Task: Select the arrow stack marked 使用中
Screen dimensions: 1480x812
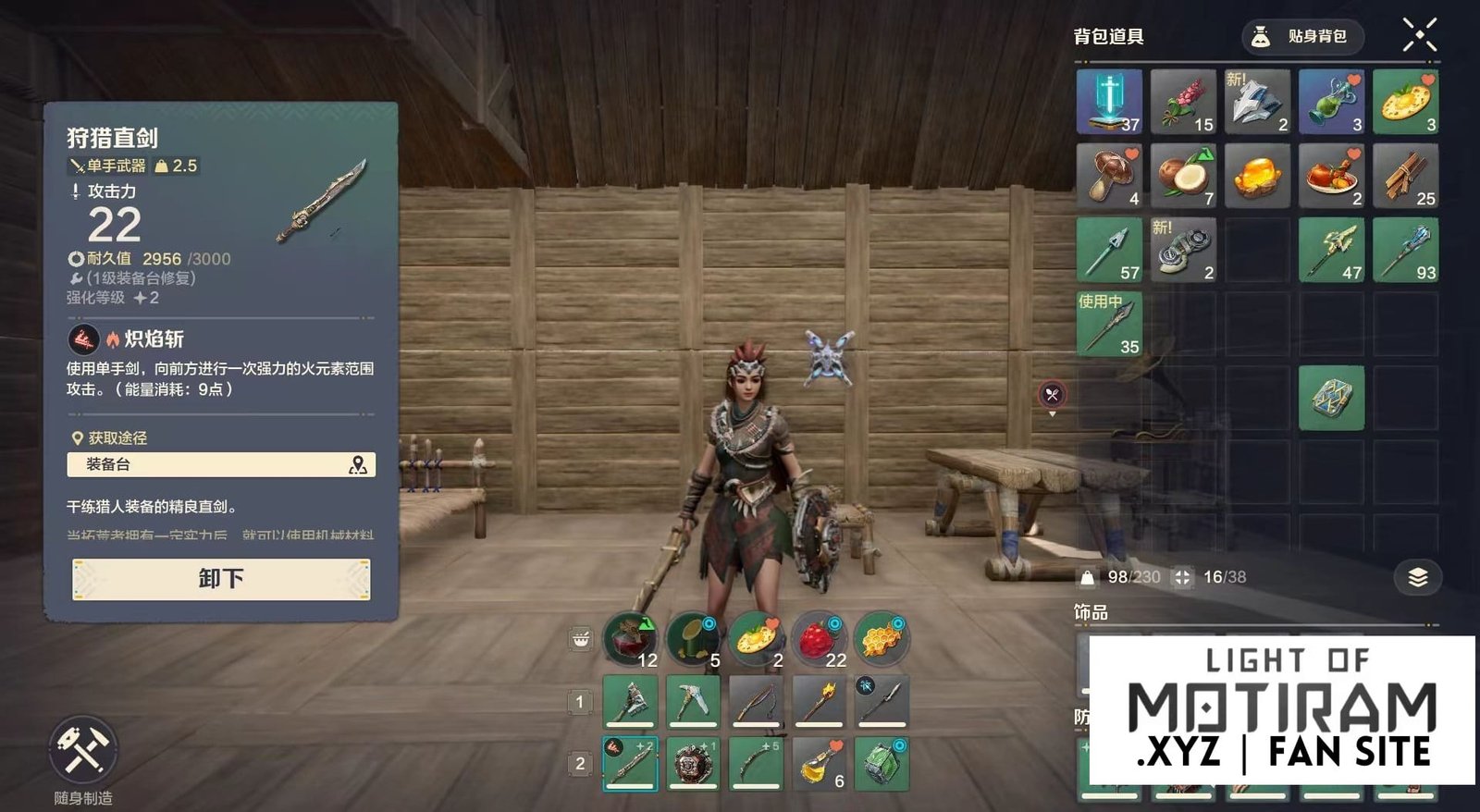Action: pos(1109,324)
